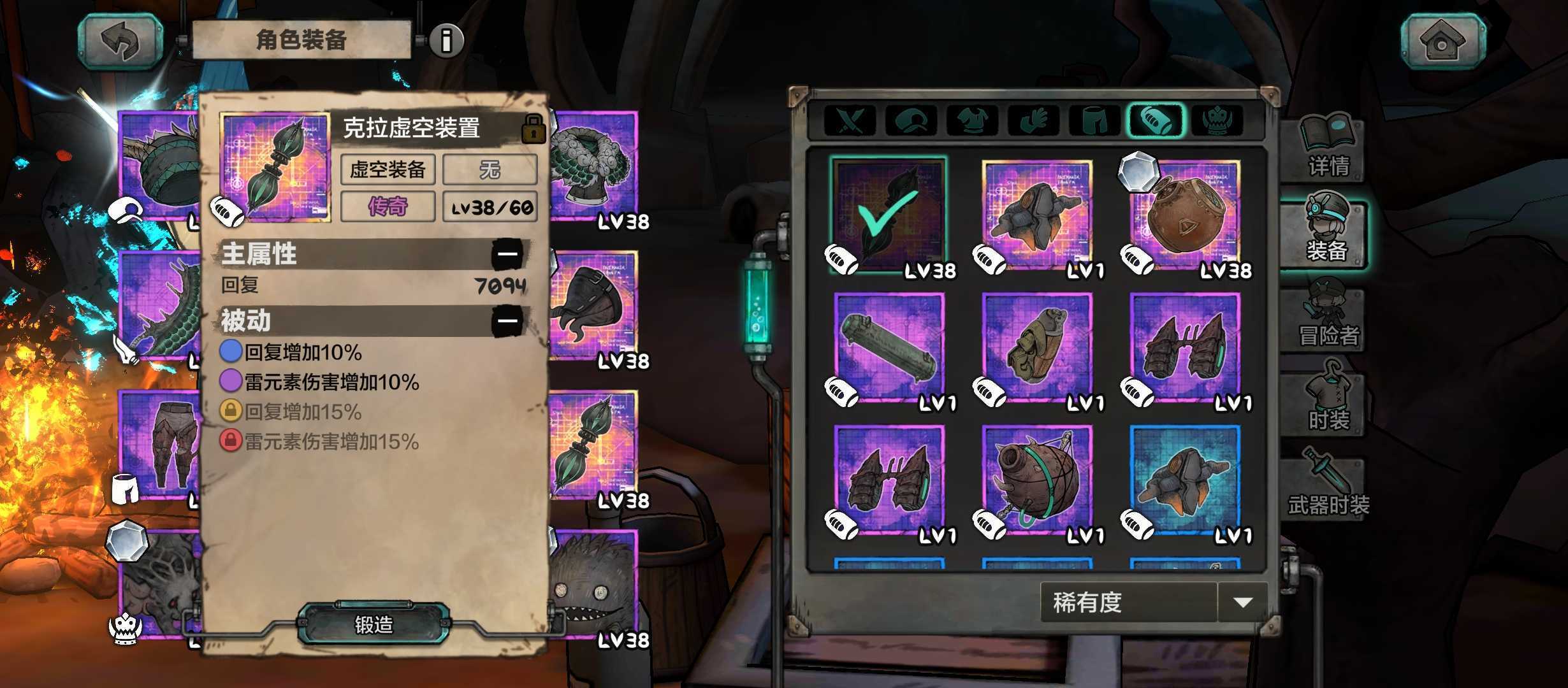Select the crossed swords weapon category

850,120
